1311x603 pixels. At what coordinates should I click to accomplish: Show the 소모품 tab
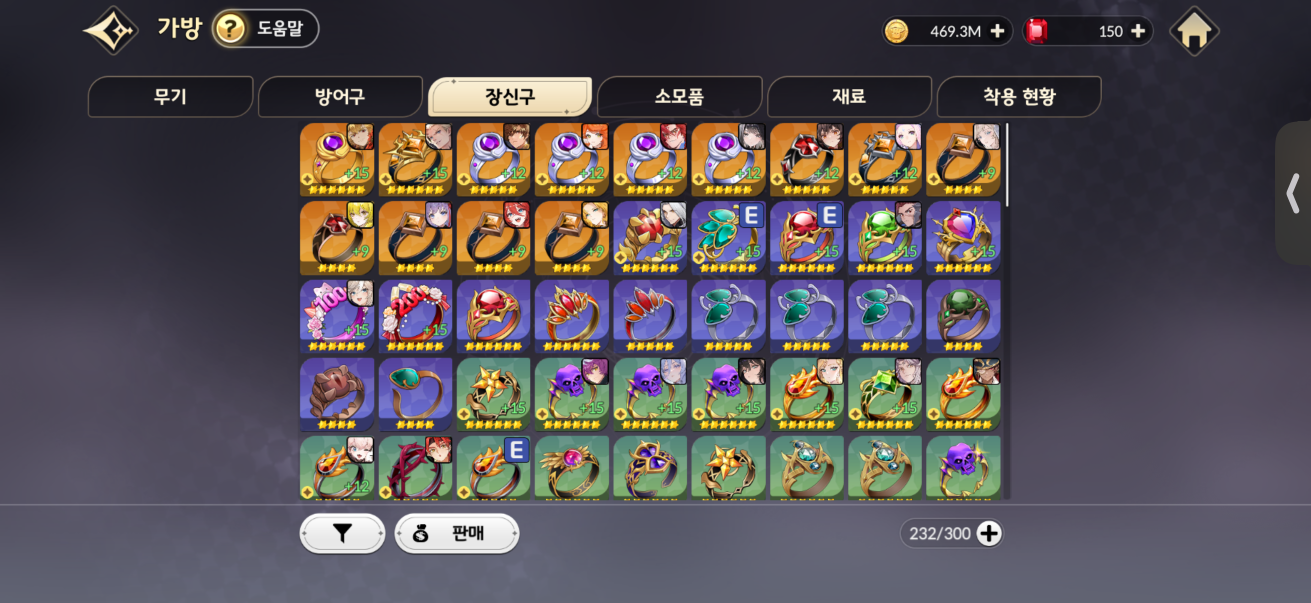pos(679,97)
